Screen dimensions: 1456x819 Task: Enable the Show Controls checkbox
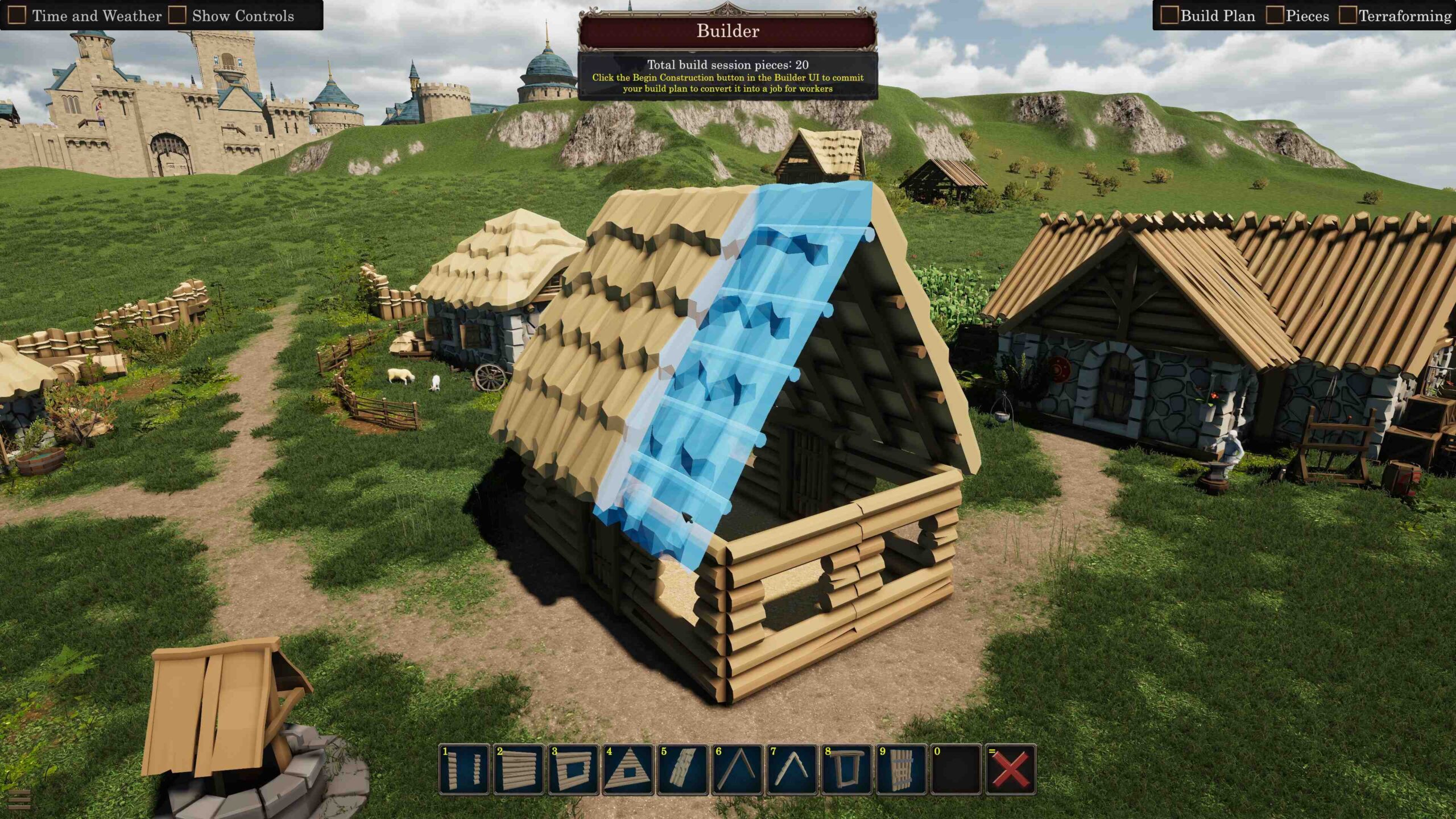coord(177,15)
